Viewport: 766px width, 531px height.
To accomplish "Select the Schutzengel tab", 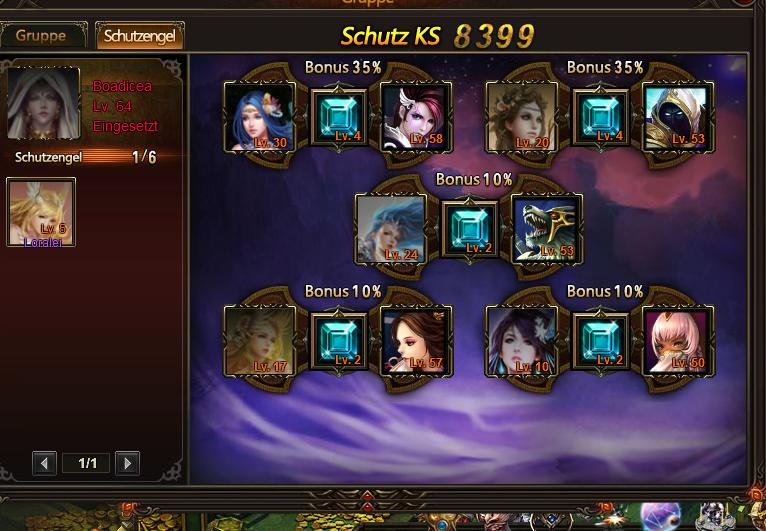I will pos(139,36).
